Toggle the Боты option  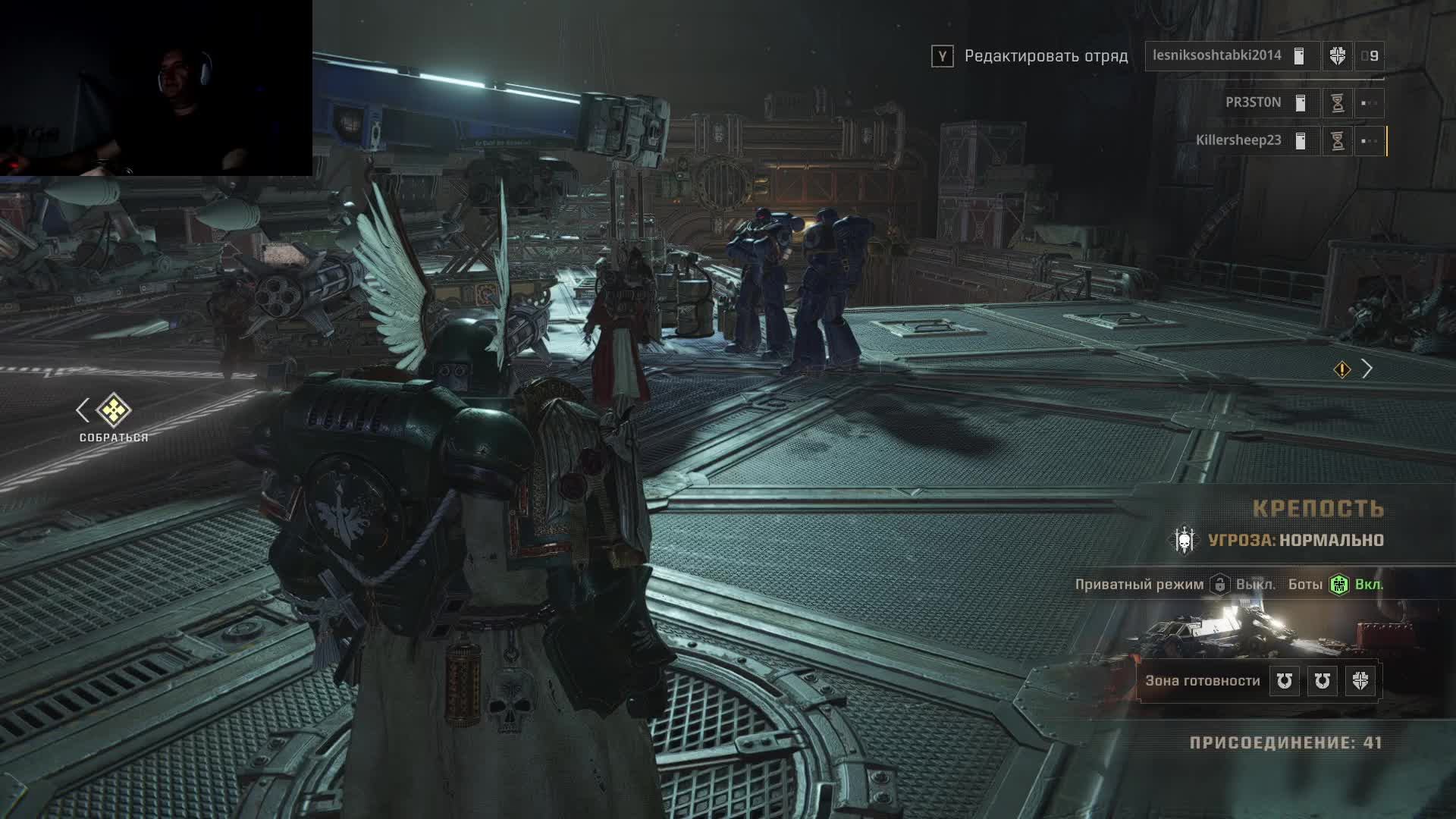coord(1339,585)
